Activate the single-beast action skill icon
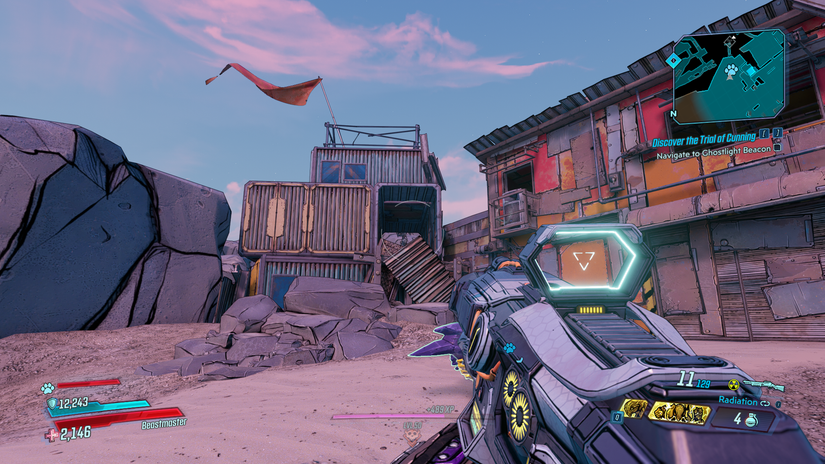The height and width of the screenshot is (464, 825). pyautogui.click(x=634, y=408)
